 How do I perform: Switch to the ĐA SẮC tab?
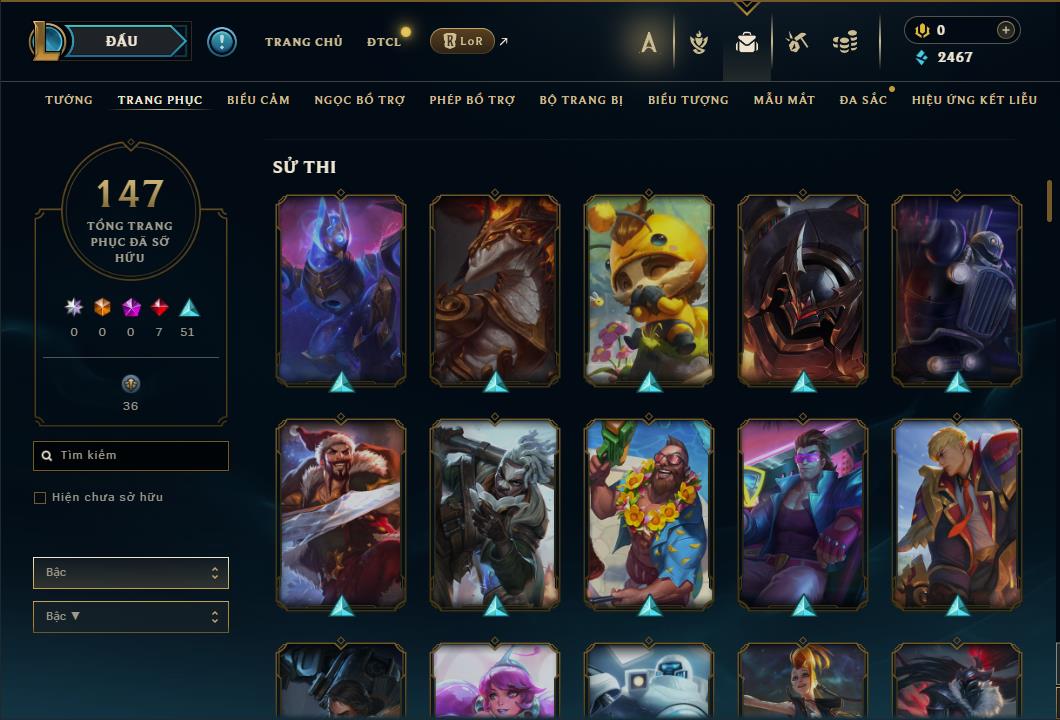863,100
